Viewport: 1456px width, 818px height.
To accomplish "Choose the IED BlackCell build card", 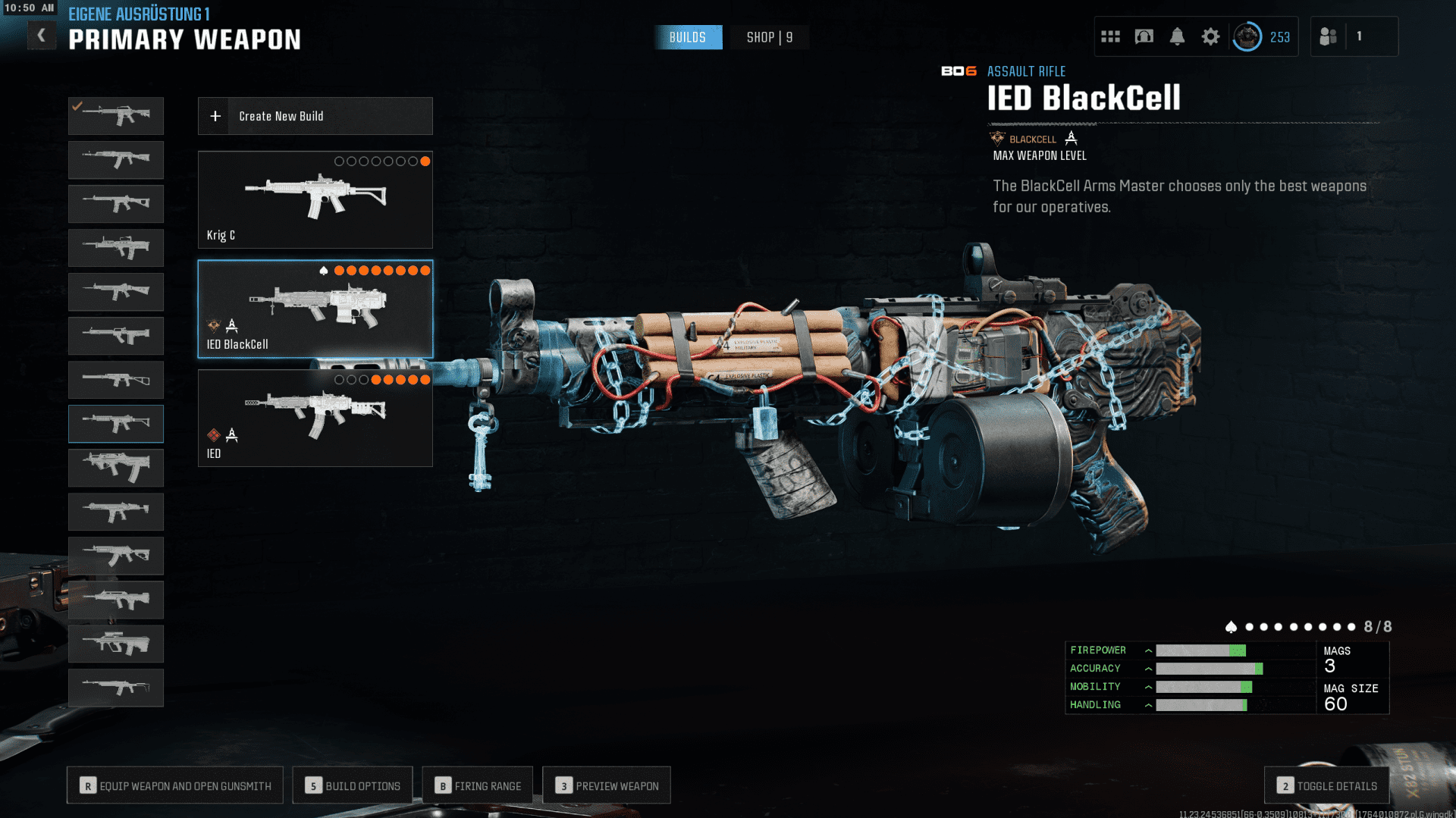I will coord(315,309).
